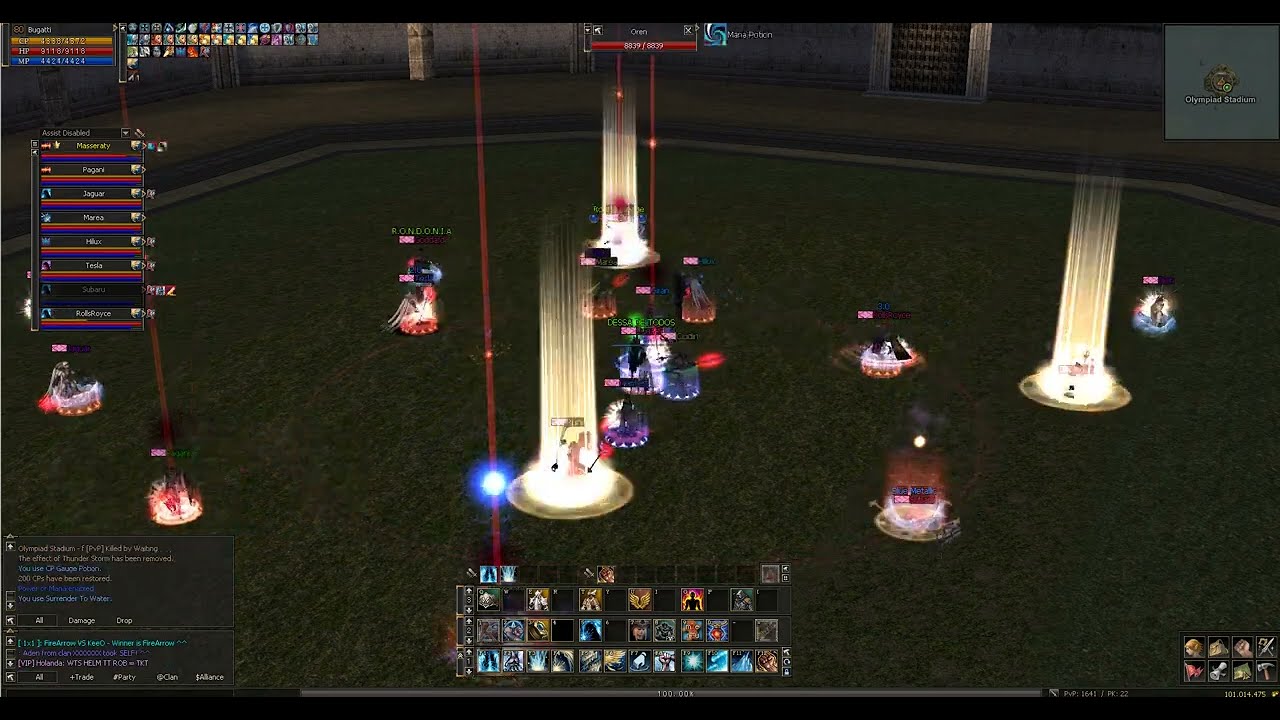Use the white snowflake burst skill
1280x720 pixels.
click(691, 661)
